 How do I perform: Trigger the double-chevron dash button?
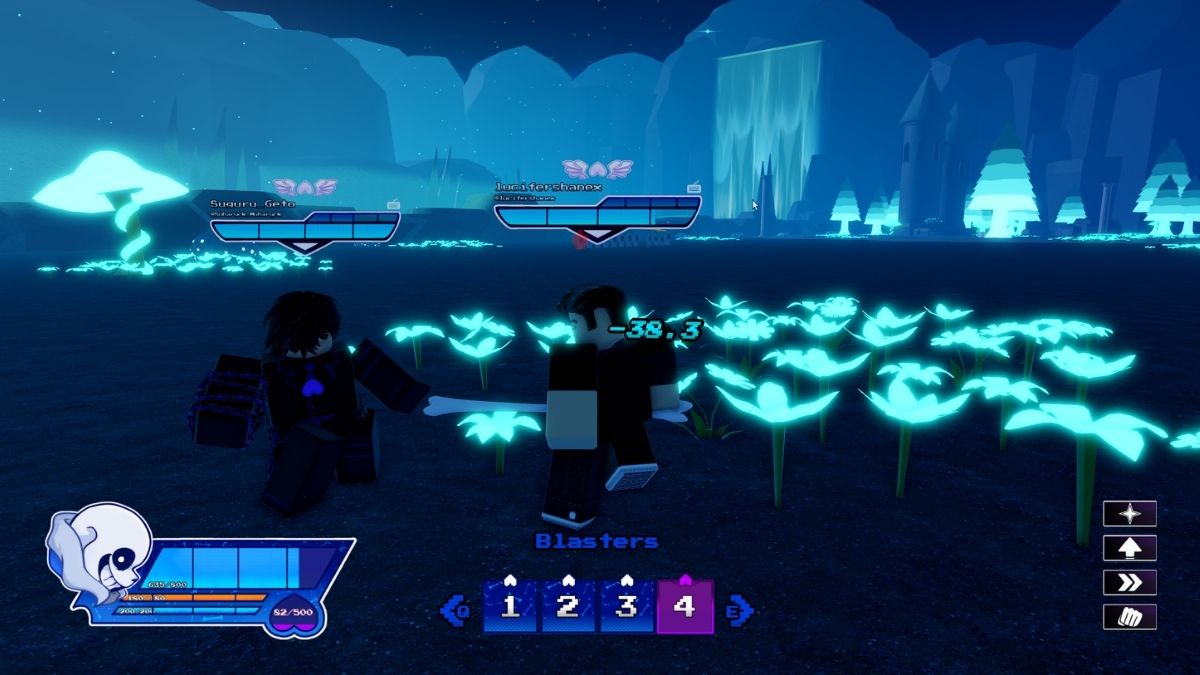[1129, 582]
